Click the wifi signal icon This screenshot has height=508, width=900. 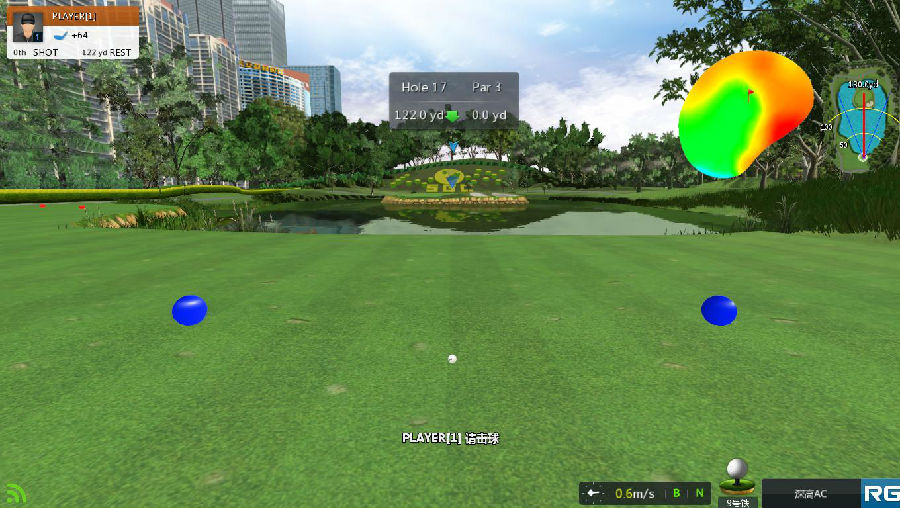[14, 493]
